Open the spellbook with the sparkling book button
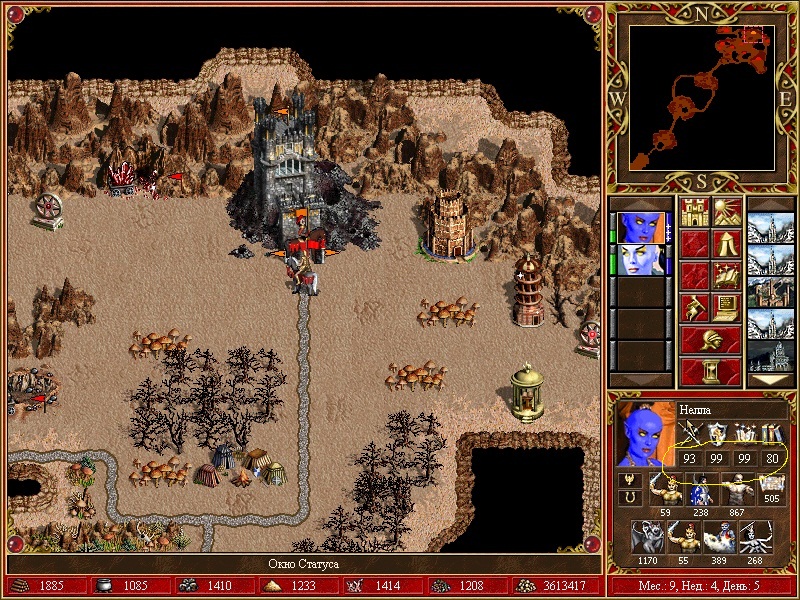Screen dimensions: 800x600 pyautogui.click(x=726, y=275)
